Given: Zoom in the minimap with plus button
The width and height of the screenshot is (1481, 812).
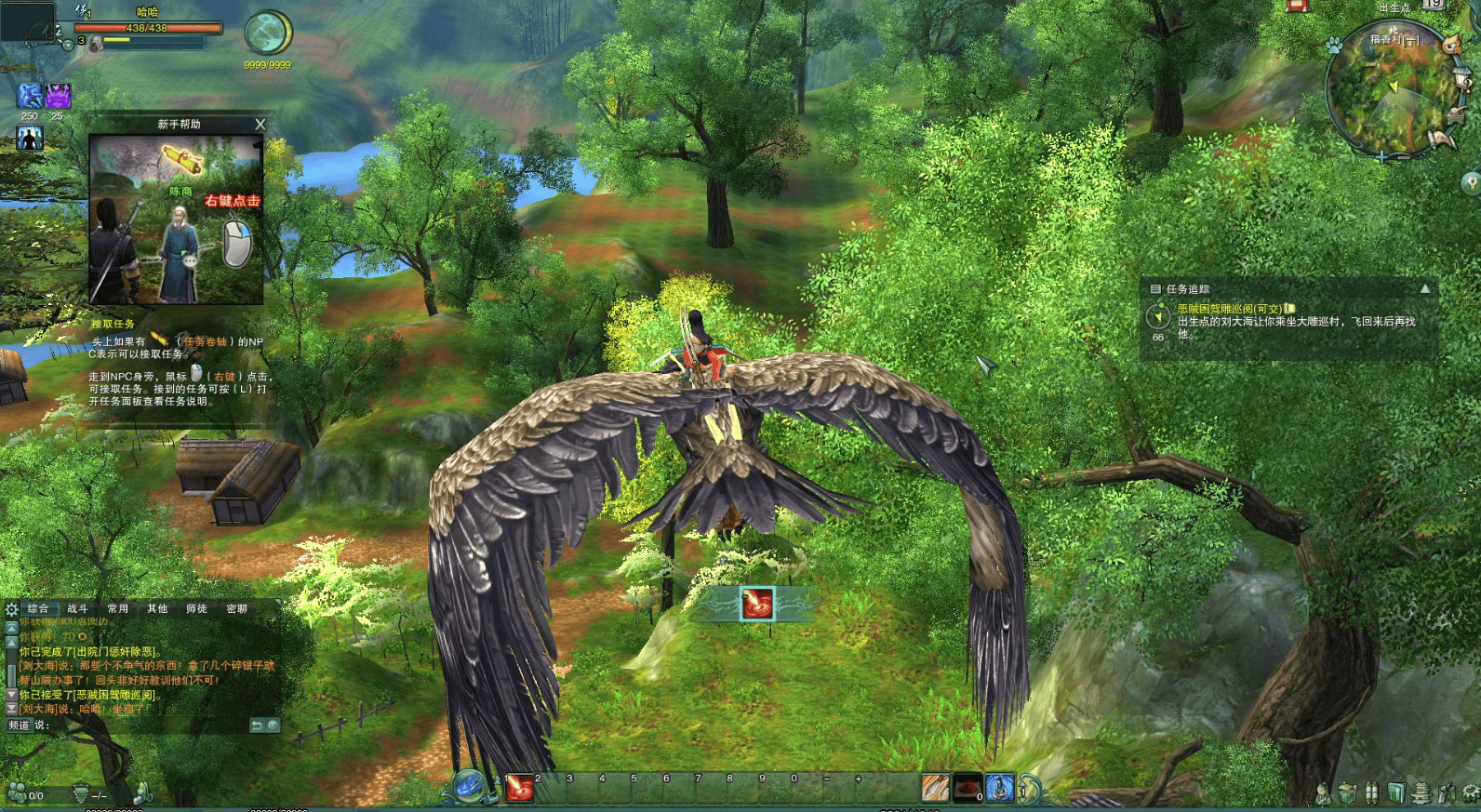Looking at the screenshot, I should click(x=1383, y=157).
